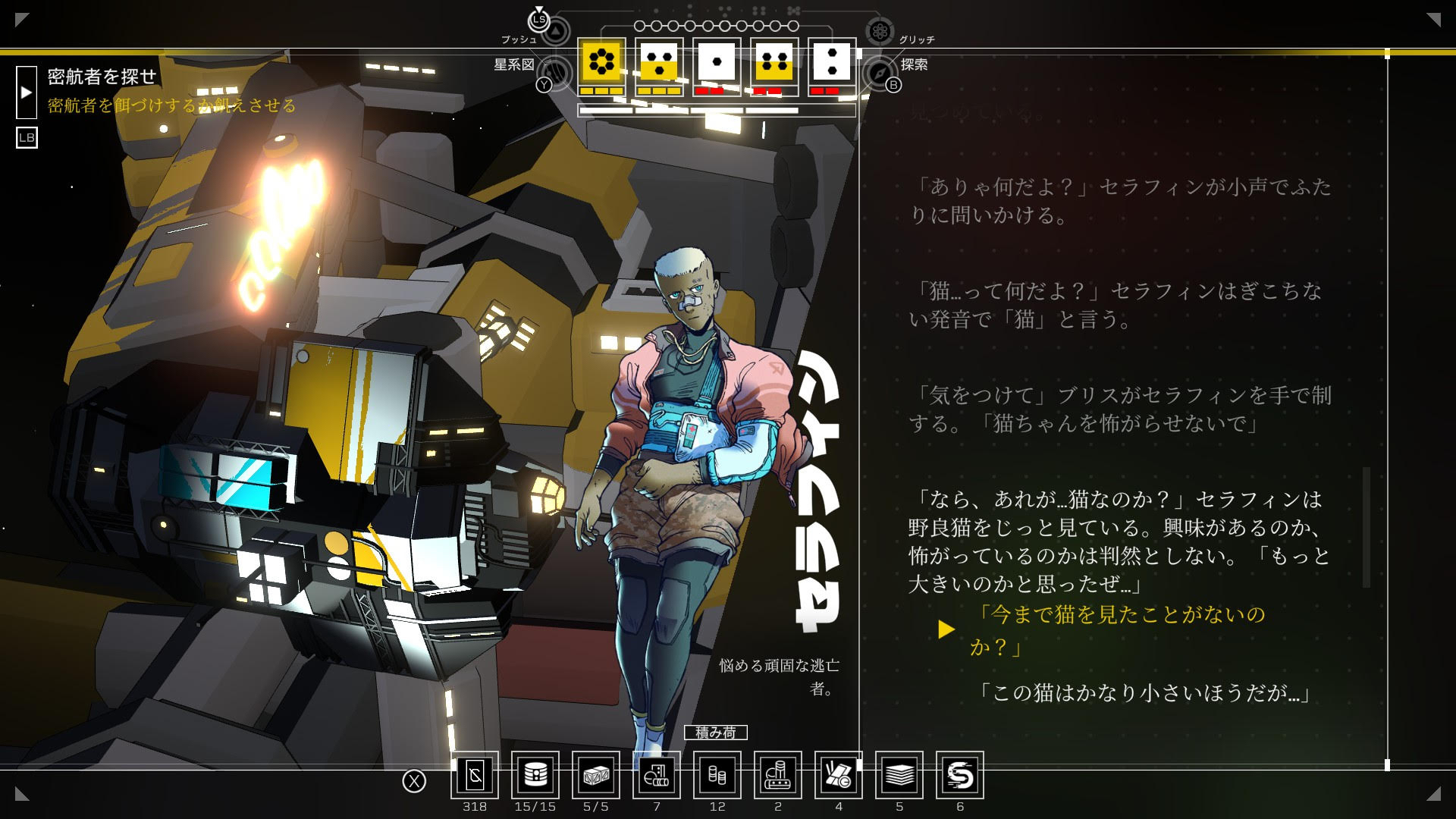Select the scrap metal cargo slot

[x=839, y=775]
